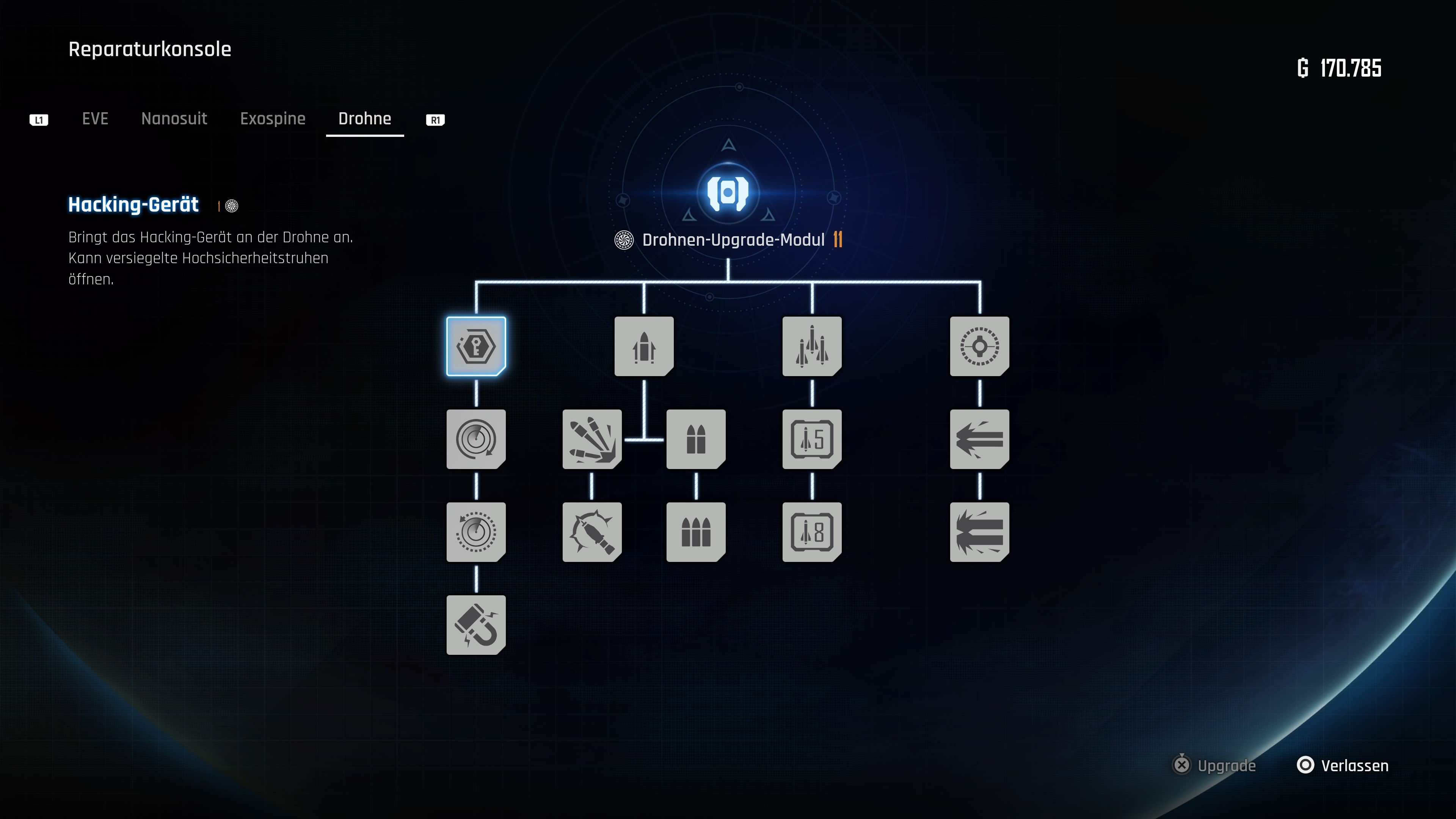Select the enhanced piercing arrows upgrade
1456x819 pixels.
[978, 532]
